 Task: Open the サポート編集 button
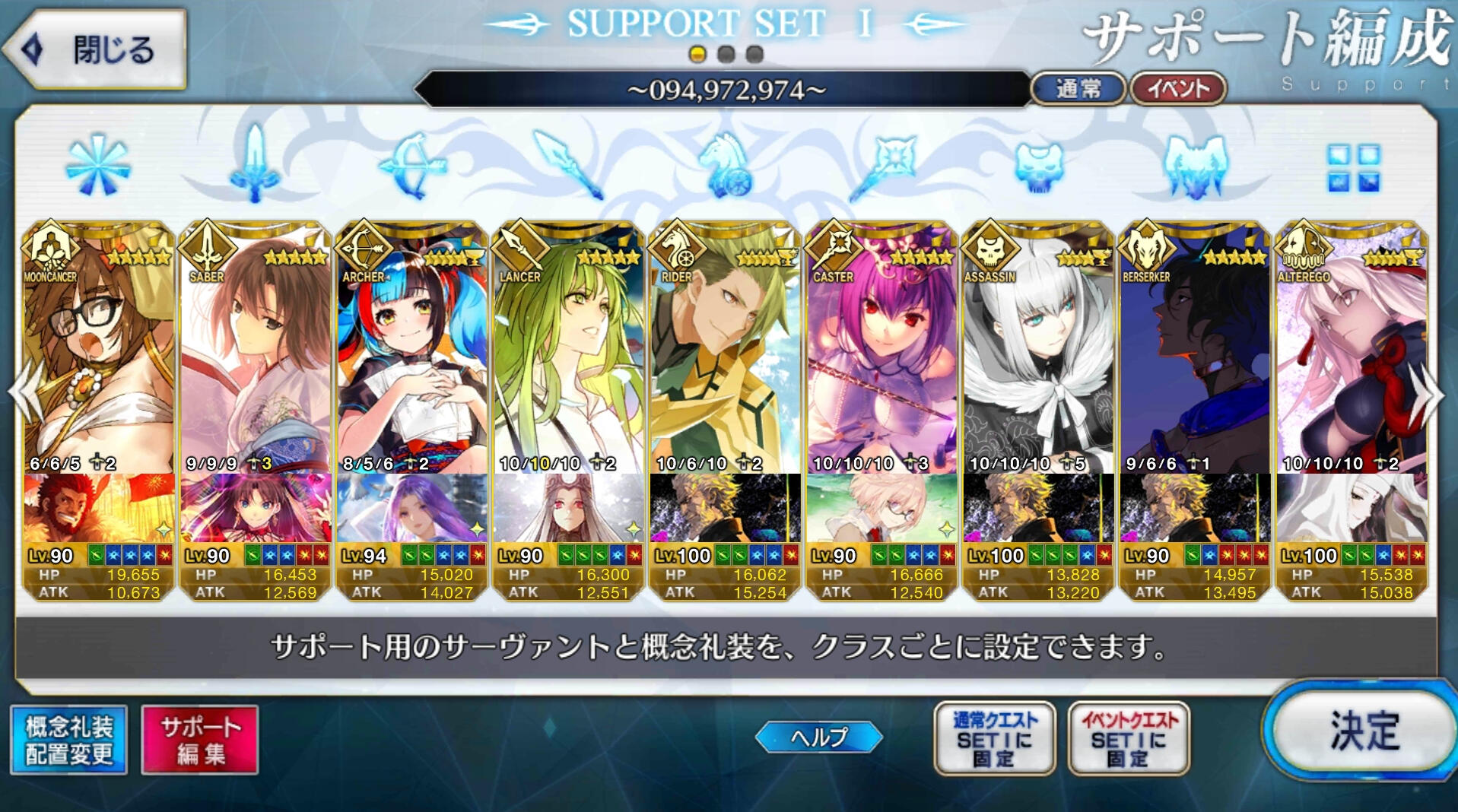[200, 740]
